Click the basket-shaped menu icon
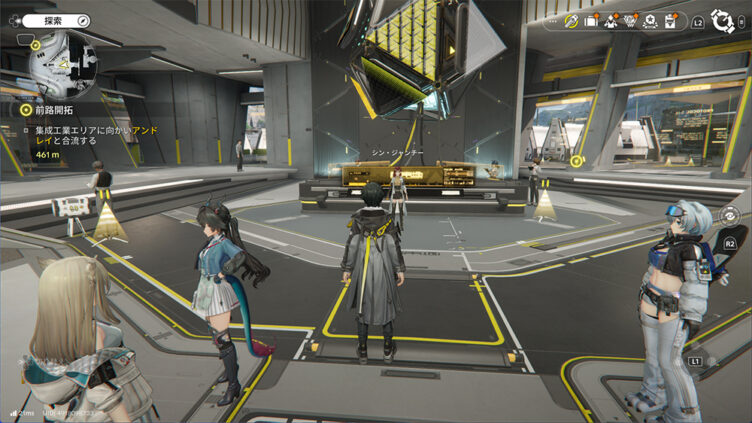 631,20
